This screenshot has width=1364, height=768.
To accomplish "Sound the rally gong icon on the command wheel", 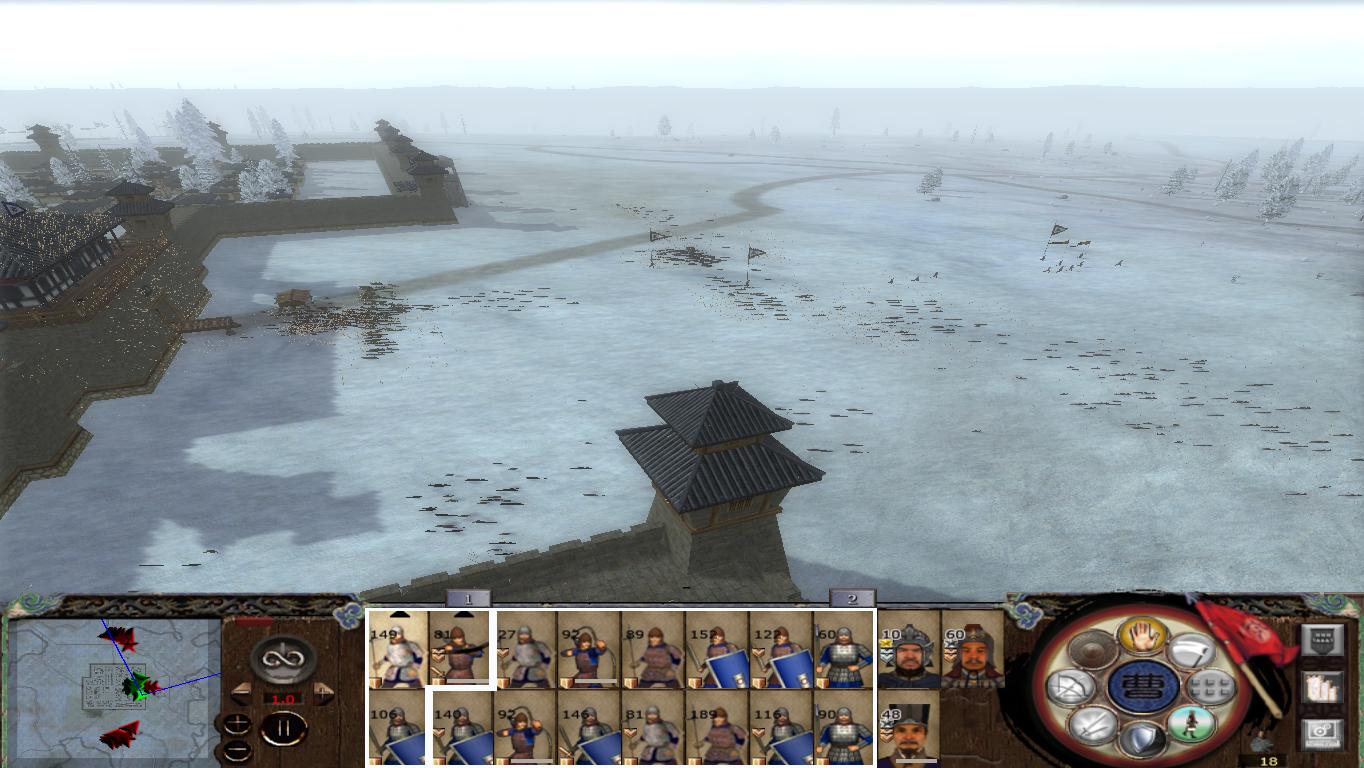I will pos(1090,651).
